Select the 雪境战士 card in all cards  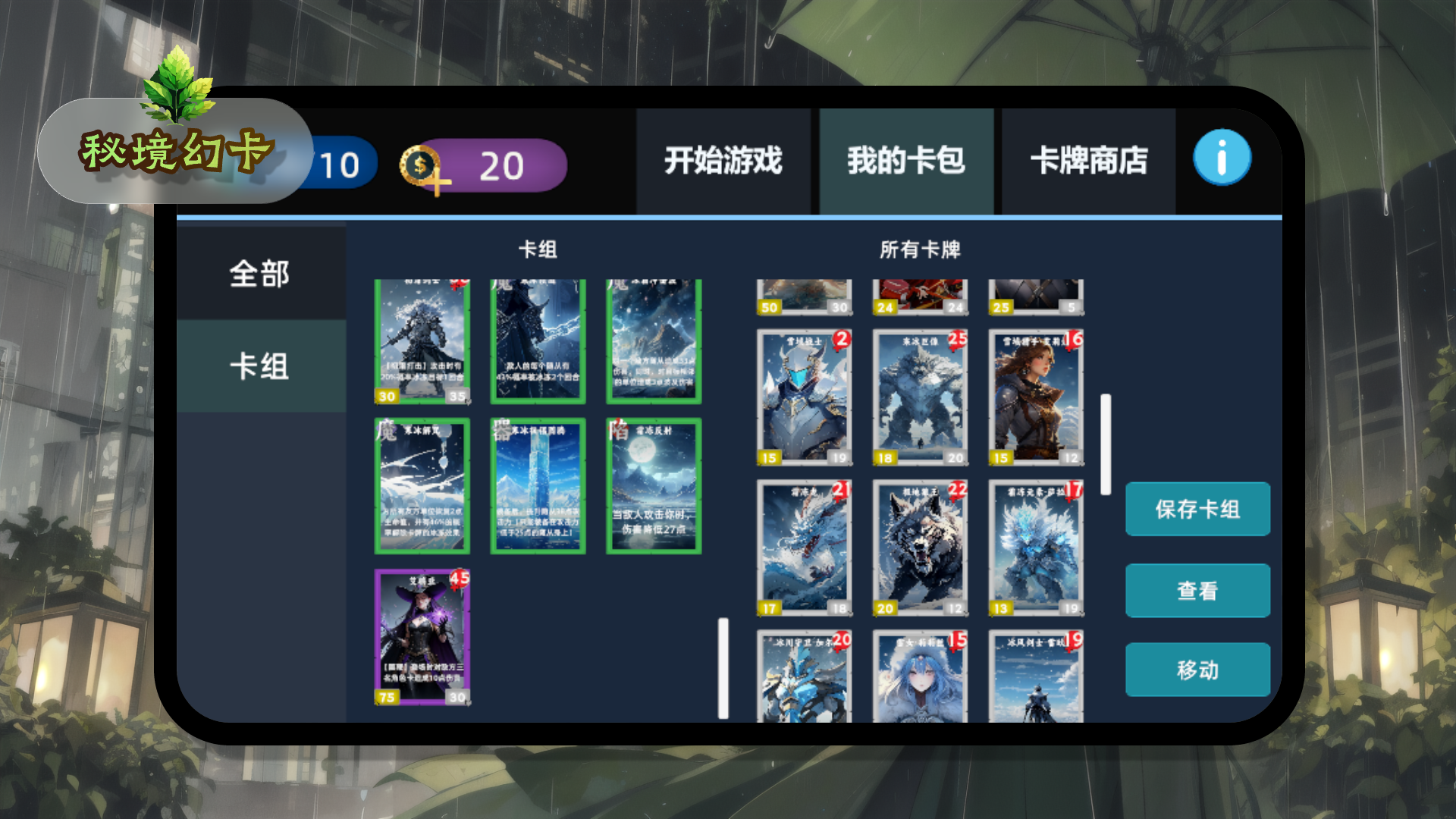tap(804, 394)
